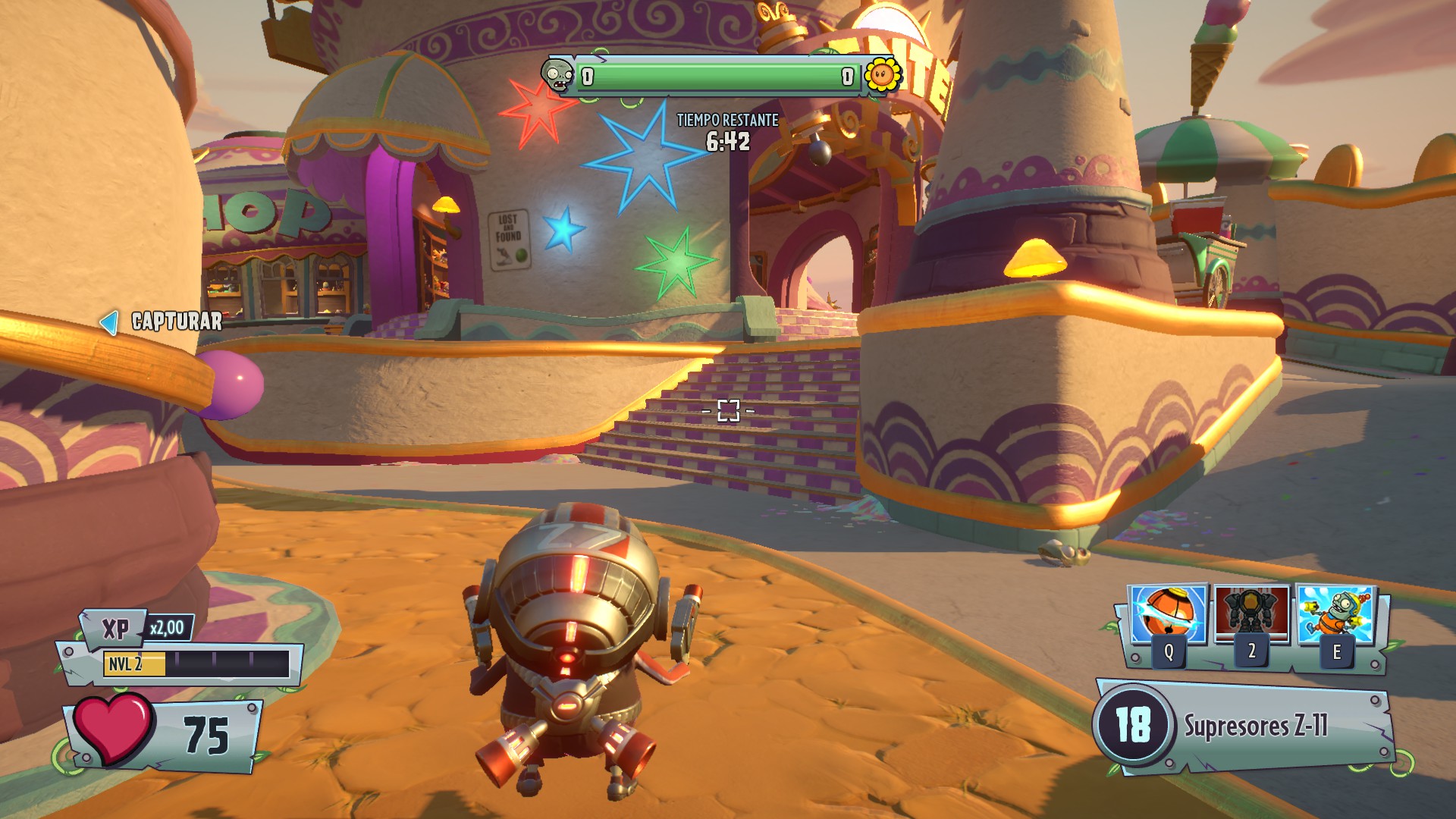Activate the Gravity Grenade orange ball ability
Screen dimensions: 1456x819
pyautogui.click(x=1168, y=616)
